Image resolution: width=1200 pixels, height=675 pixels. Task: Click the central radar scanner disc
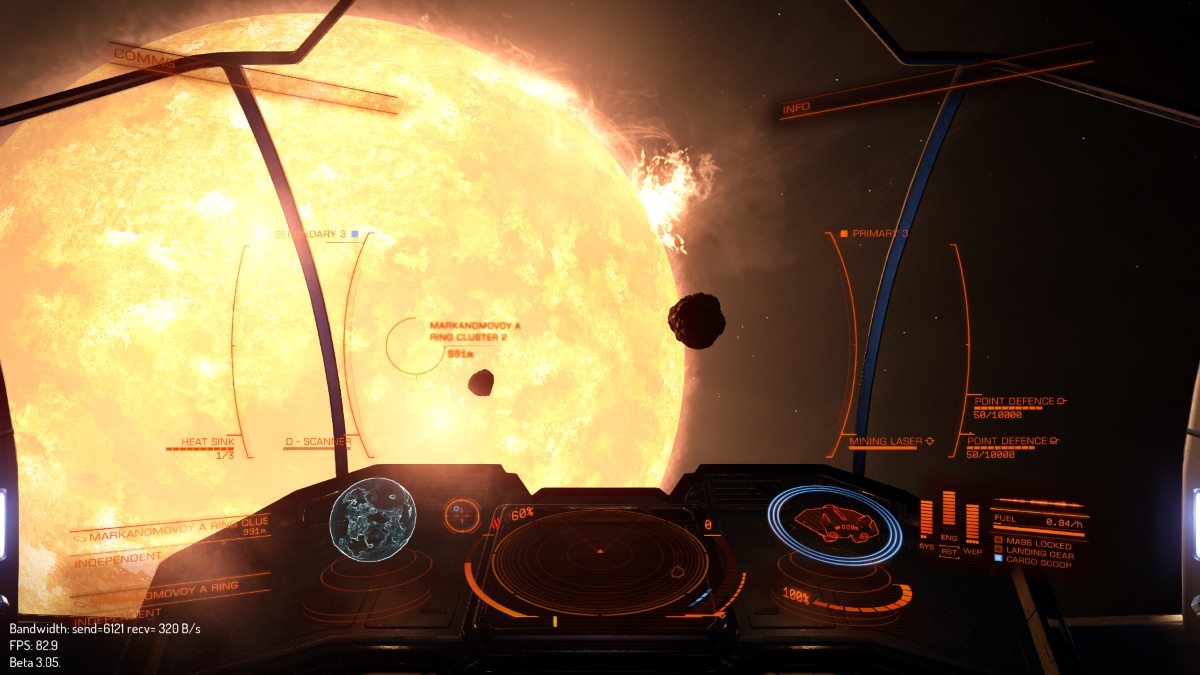click(x=599, y=562)
